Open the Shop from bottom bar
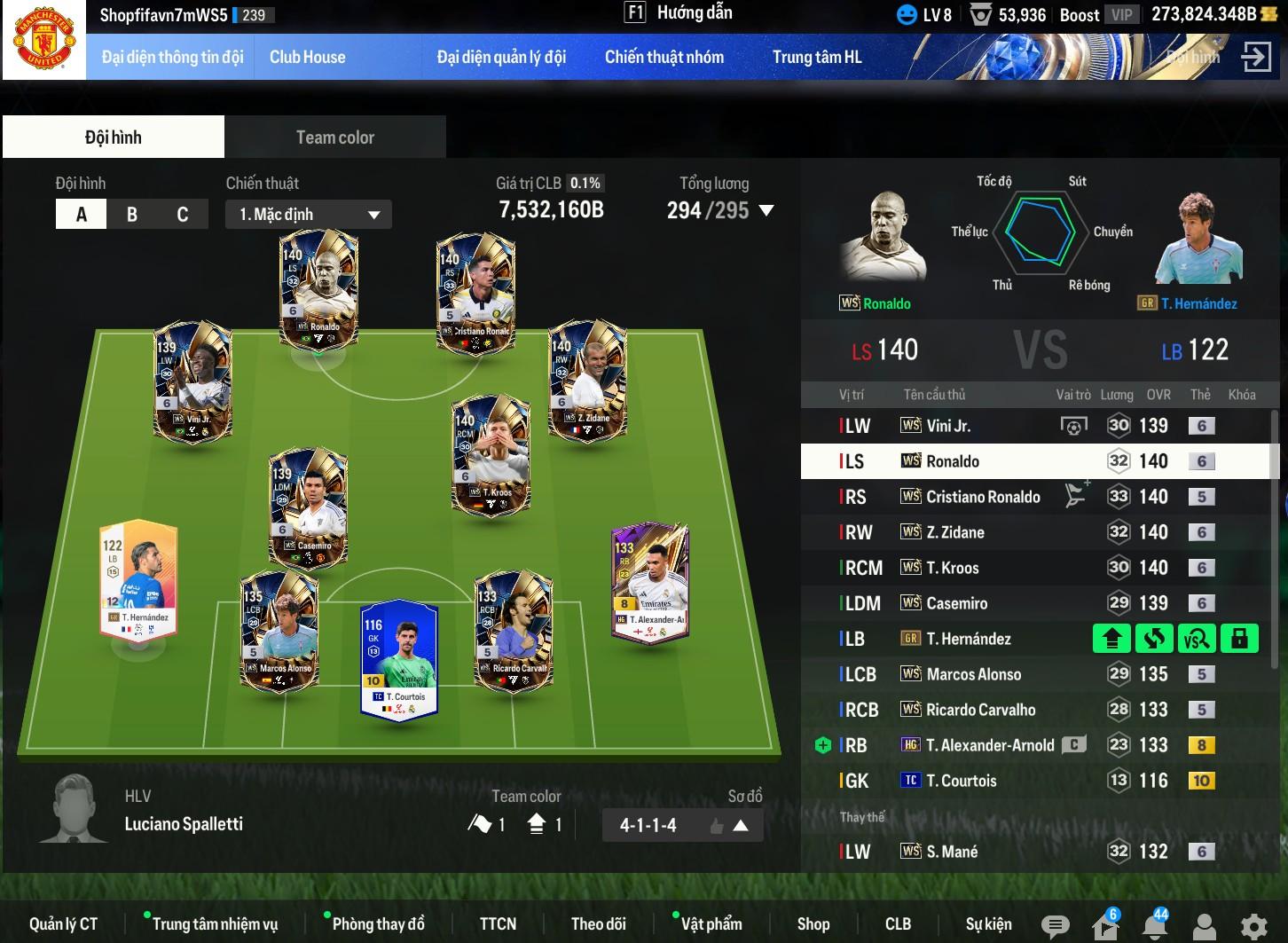 coord(813,923)
